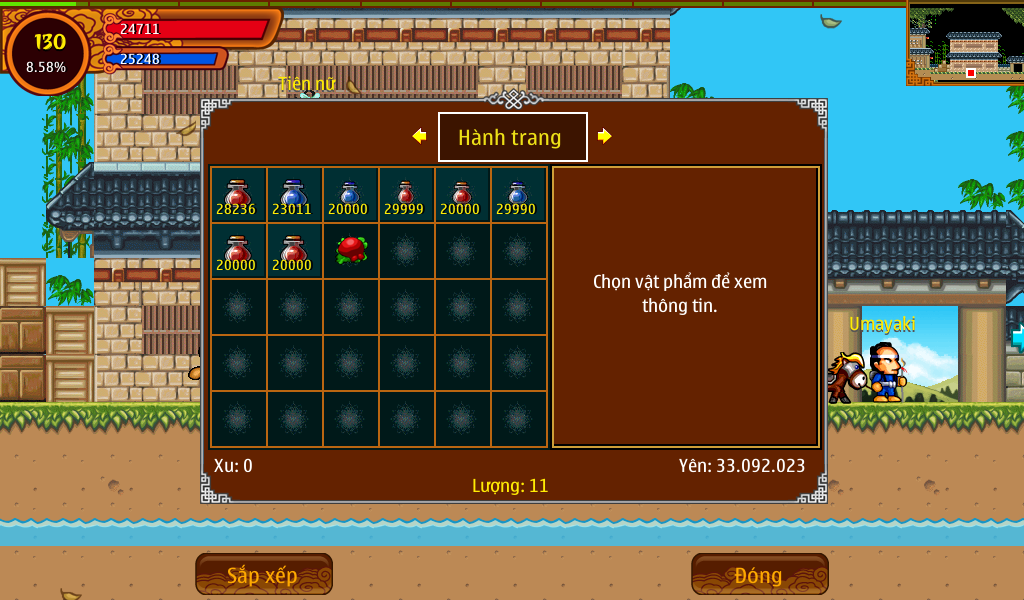Select the red fruit with green leaves

[x=350, y=249]
